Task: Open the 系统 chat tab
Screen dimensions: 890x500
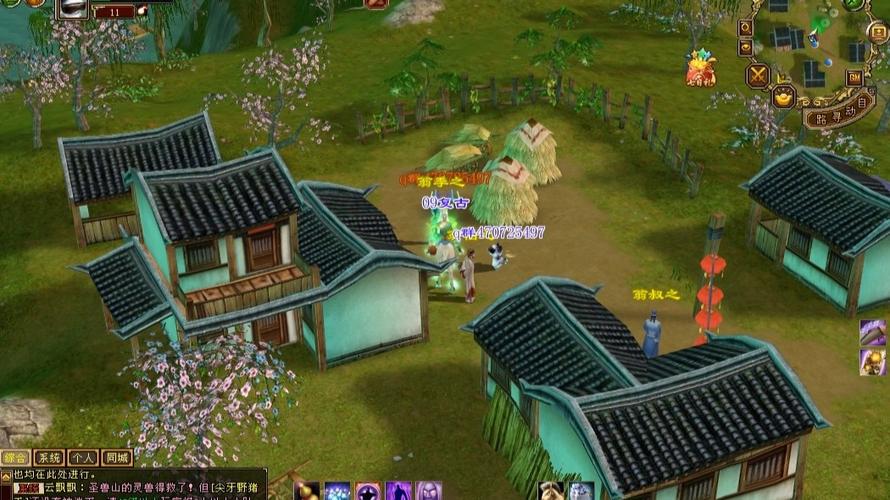Action: click(48, 458)
